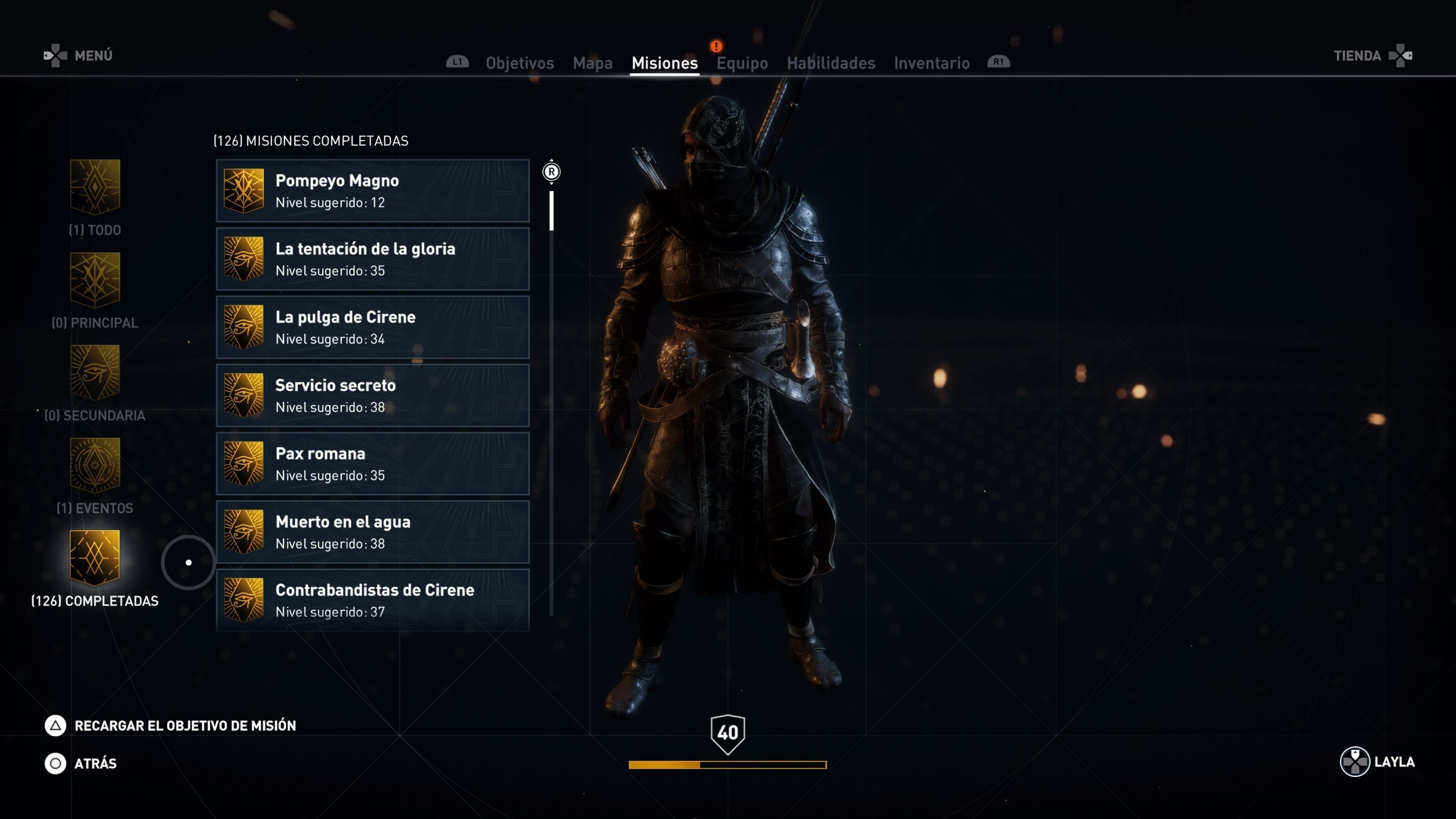Go to the Equipo tab
Viewport: 1456px width, 819px height.
[742, 63]
